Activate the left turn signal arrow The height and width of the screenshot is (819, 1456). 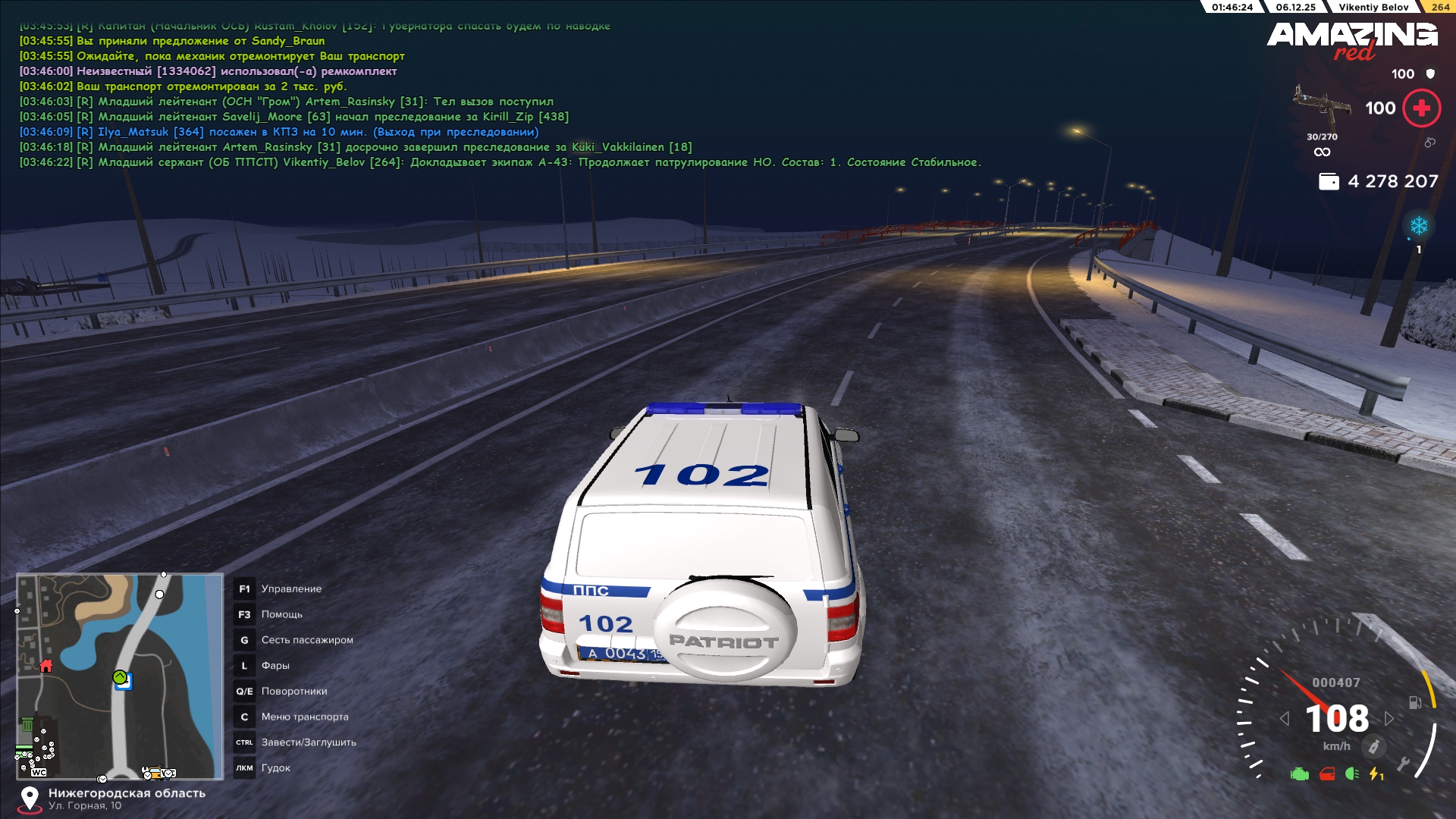pyautogui.click(x=1285, y=718)
